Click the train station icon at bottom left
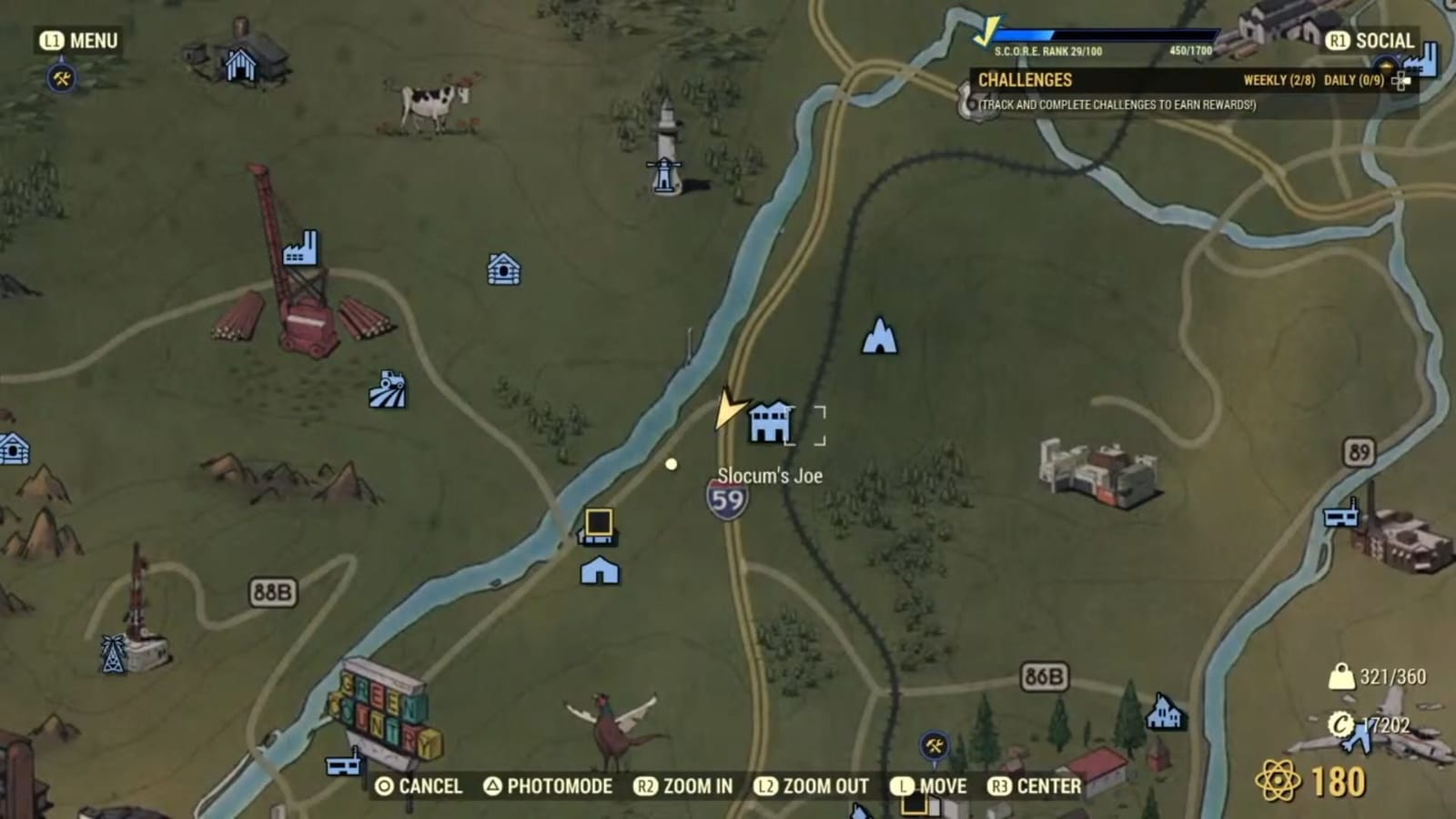The image size is (1456, 819). (344, 764)
